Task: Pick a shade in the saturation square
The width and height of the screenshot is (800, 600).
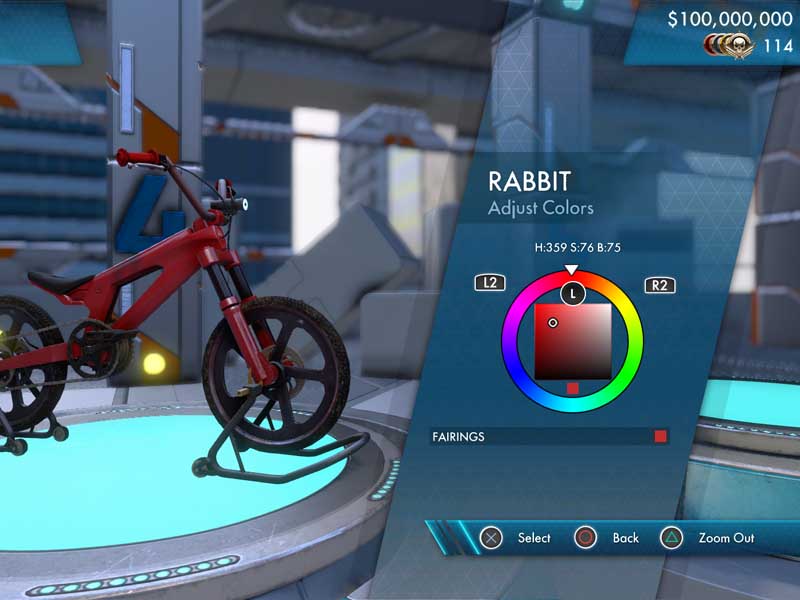Action: click(x=572, y=342)
